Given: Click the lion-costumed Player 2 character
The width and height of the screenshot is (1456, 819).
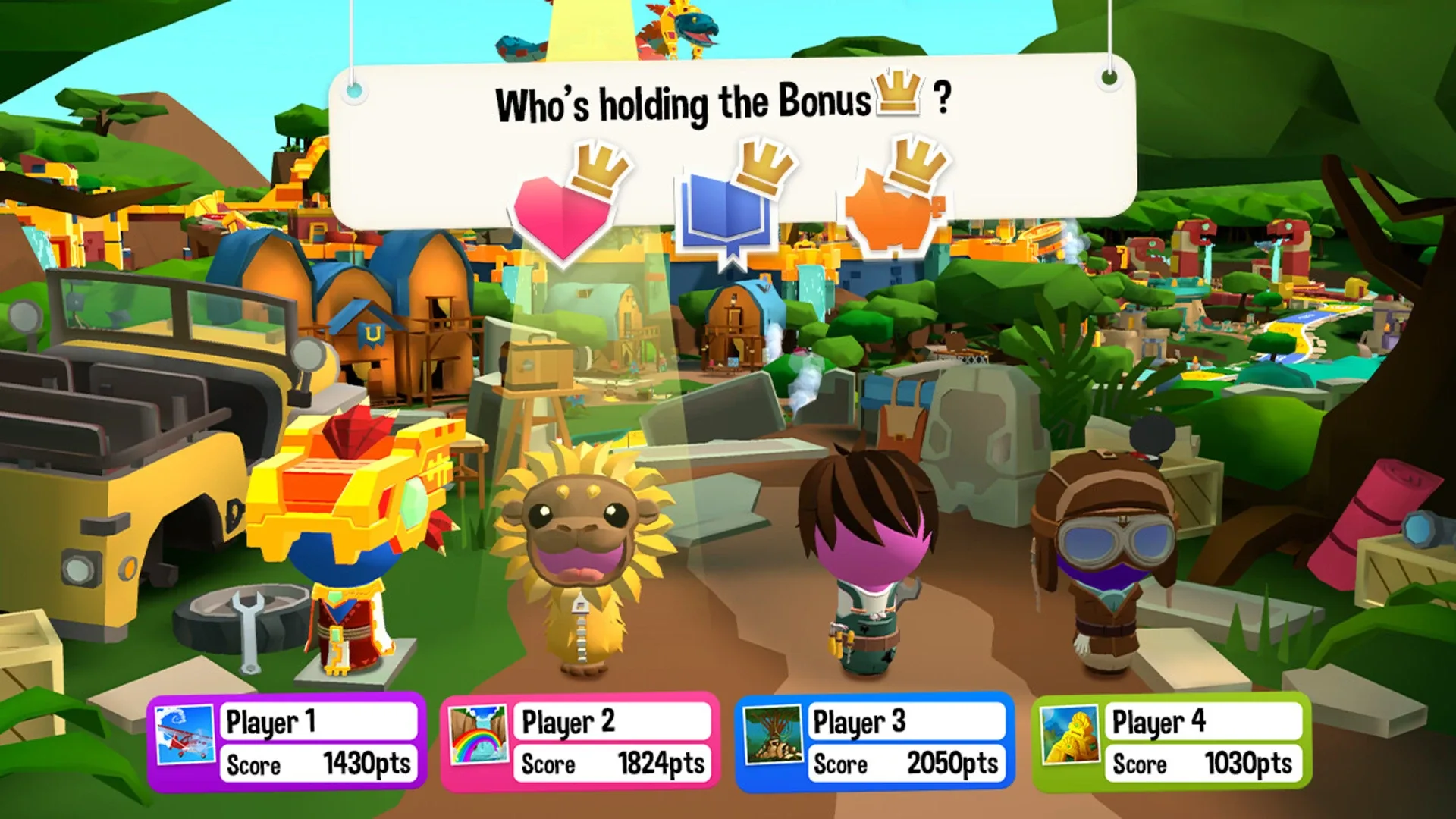Looking at the screenshot, I should pyautogui.click(x=584, y=561).
